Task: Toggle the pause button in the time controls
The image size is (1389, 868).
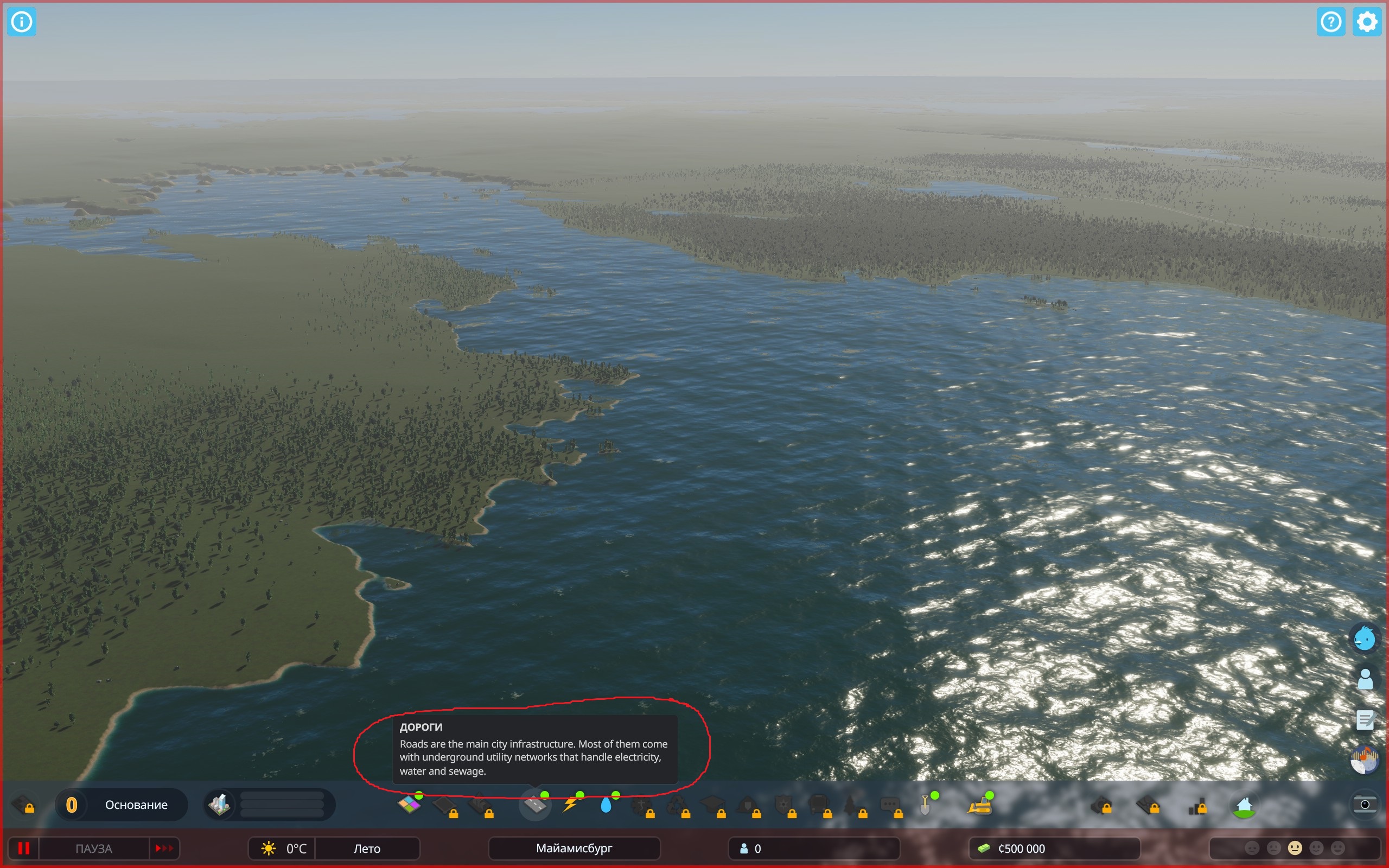Action: (x=24, y=848)
